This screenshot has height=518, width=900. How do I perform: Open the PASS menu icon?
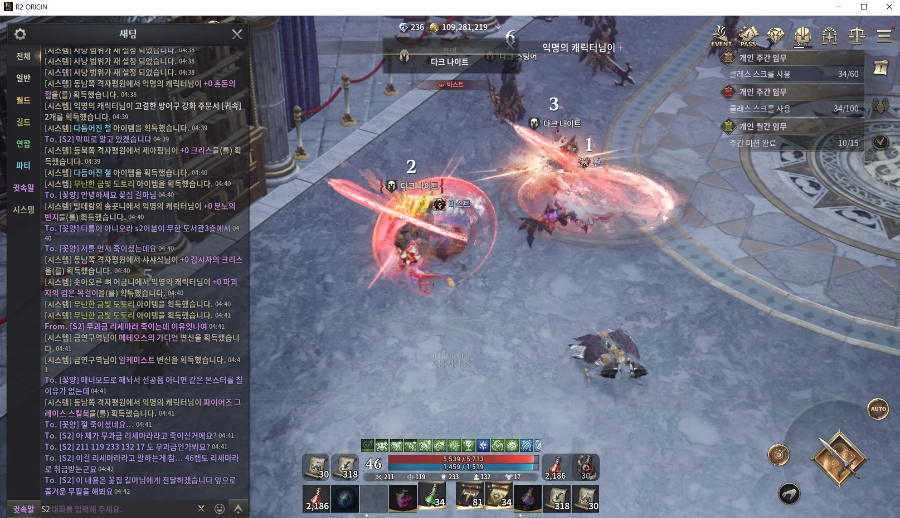(748, 37)
